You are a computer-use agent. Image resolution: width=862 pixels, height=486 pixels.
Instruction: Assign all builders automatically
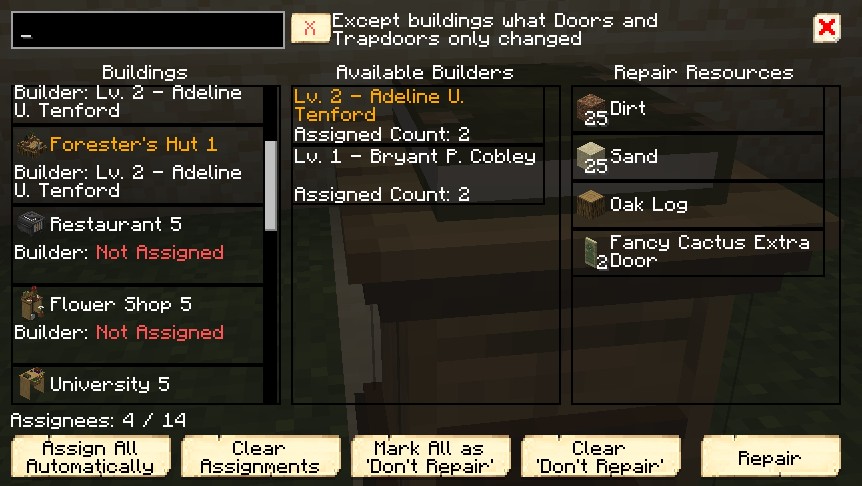click(91, 457)
